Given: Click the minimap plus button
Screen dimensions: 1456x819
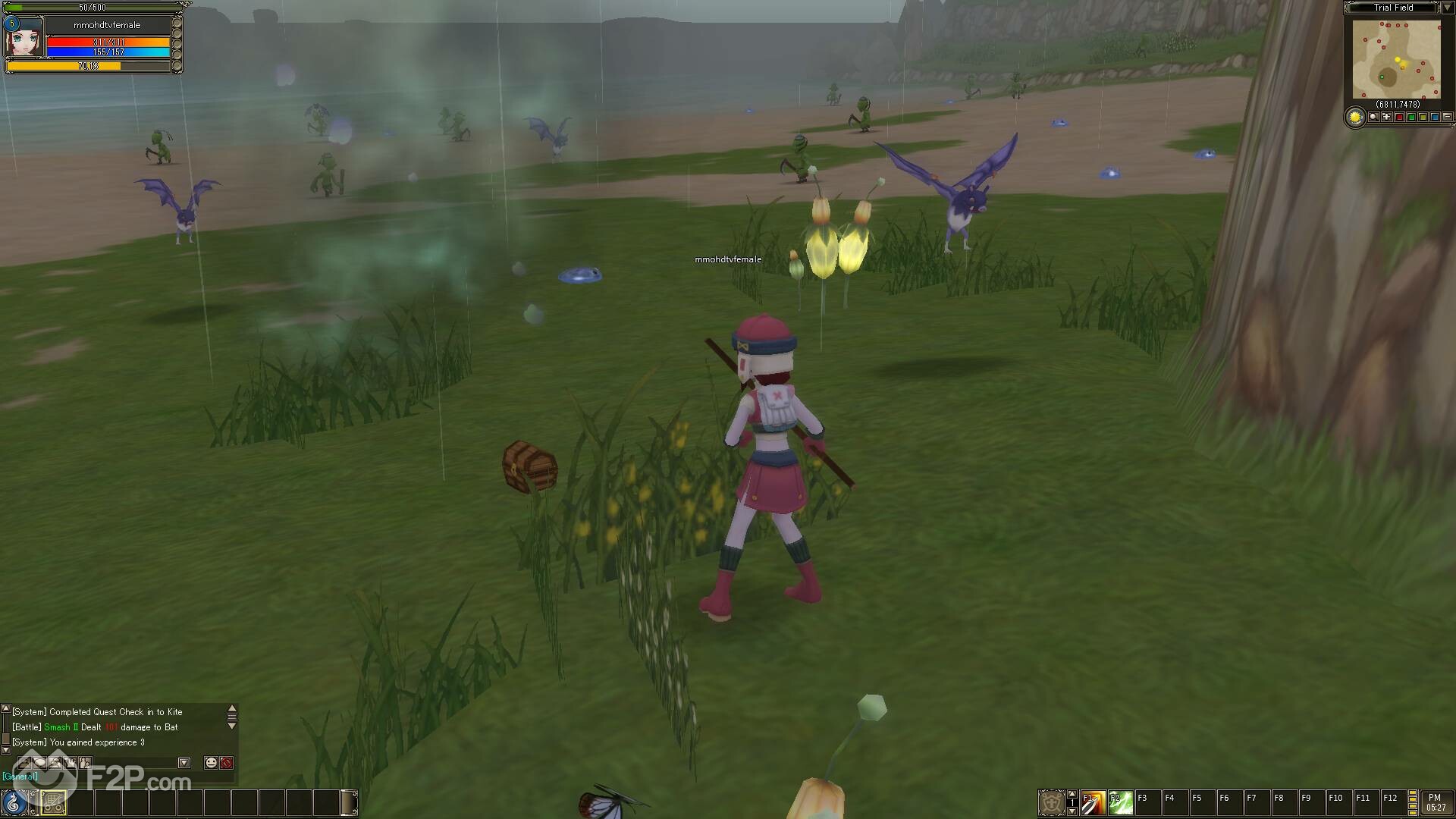Looking at the screenshot, I should pyautogui.click(x=1386, y=118).
